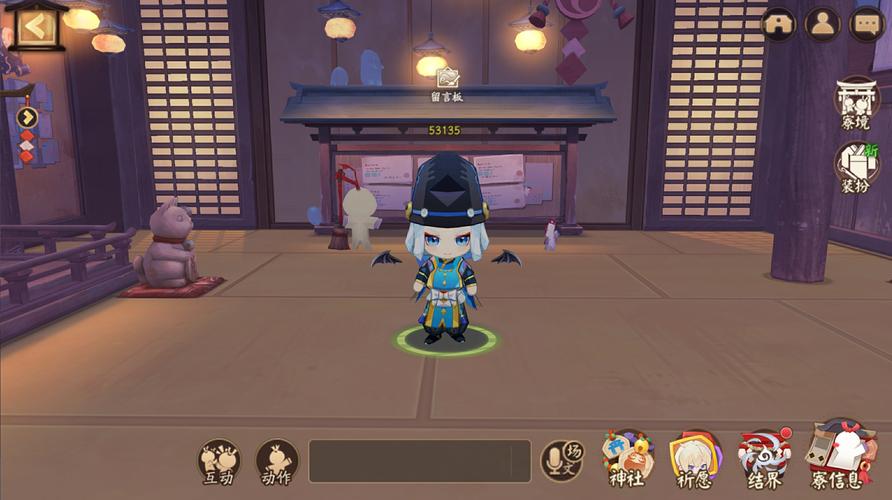Open the 留言板 message board

tap(447, 83)
